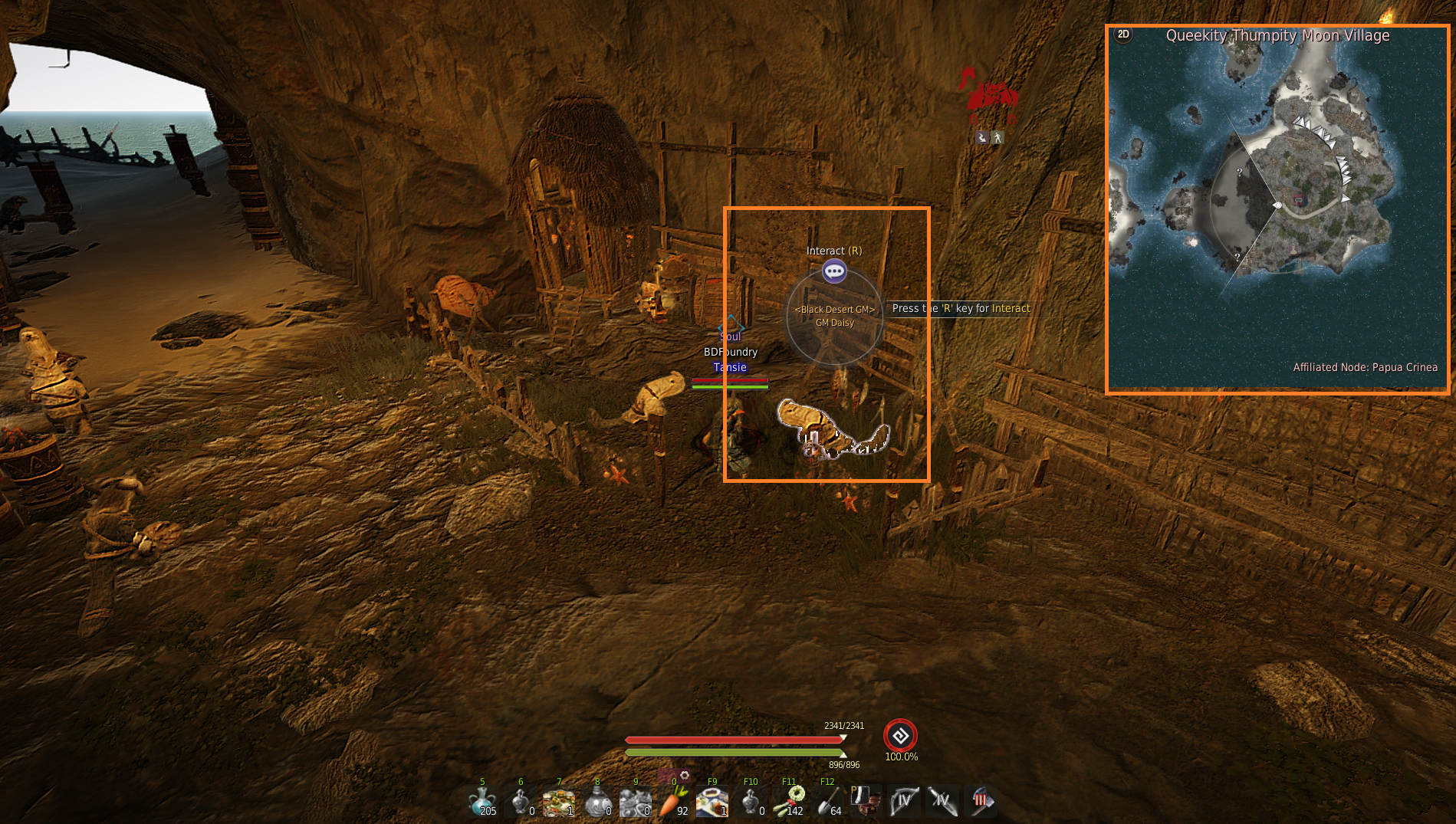Viewport: 1456px width, 824px height.
Task: Activate the bow skill marked IV
Action: (904, 802)
